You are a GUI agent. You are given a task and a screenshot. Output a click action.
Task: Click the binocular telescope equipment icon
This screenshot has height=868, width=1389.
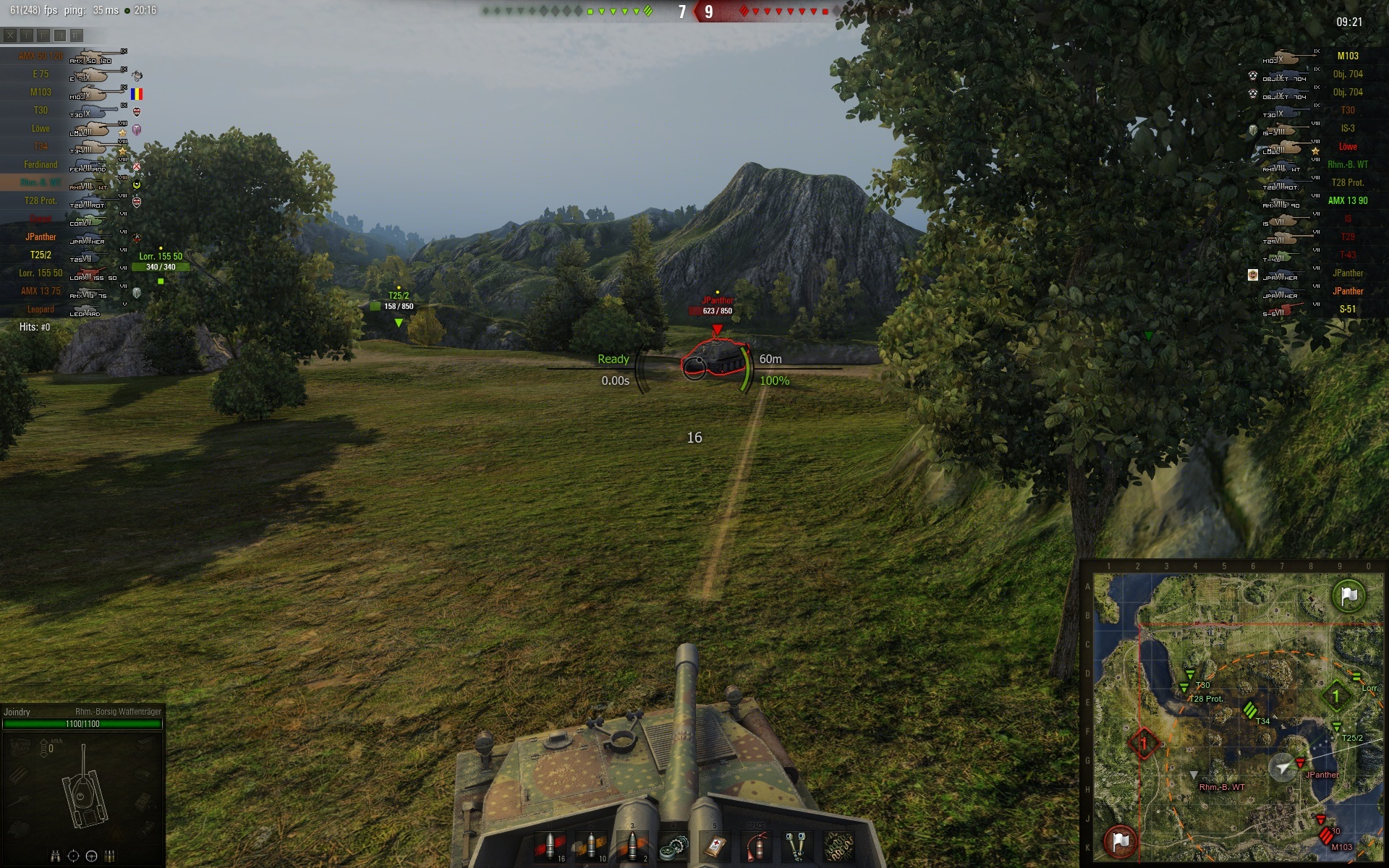click(x=798, y=846)
